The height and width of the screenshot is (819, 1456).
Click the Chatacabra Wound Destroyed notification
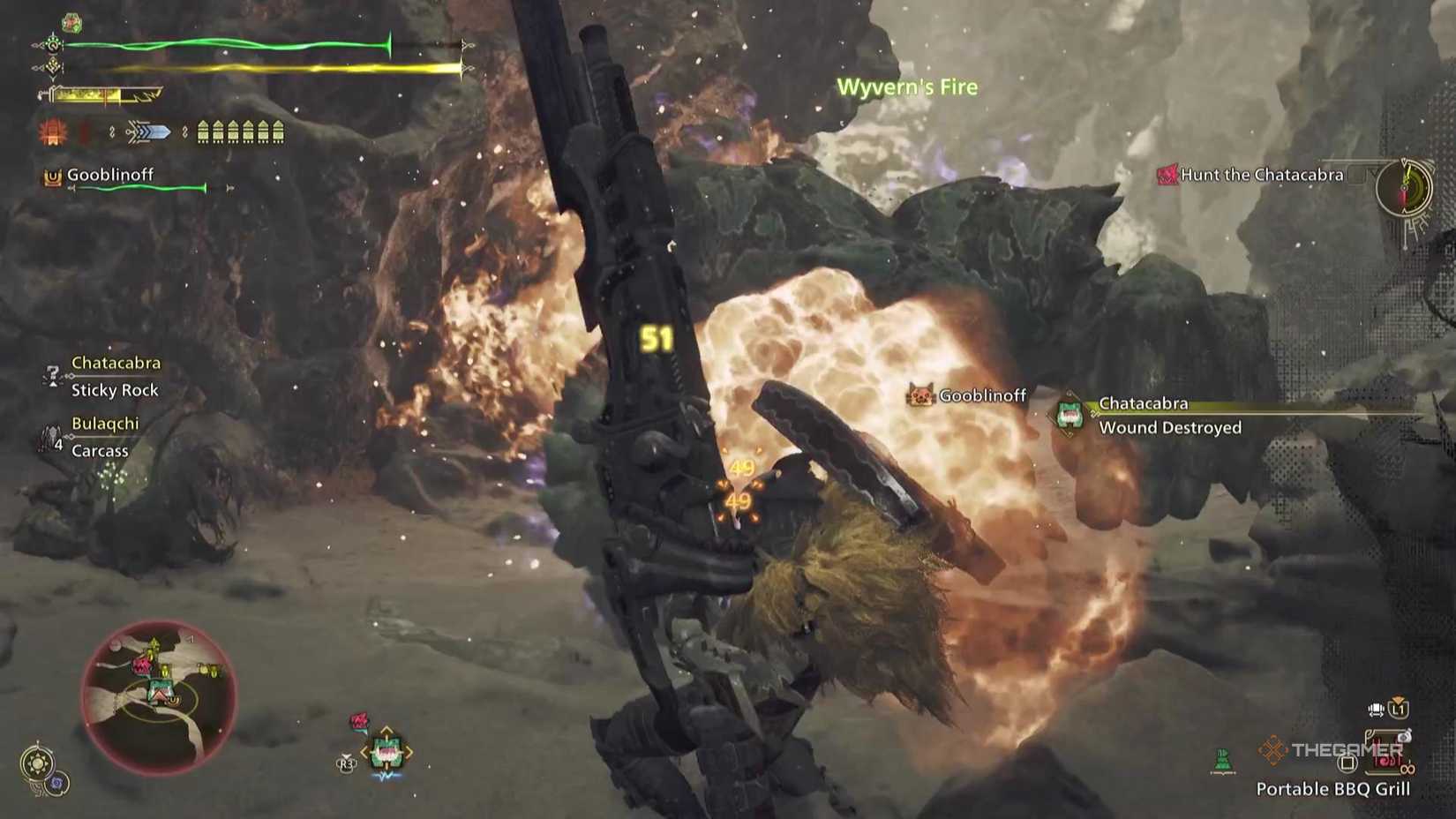pos(1169,427)
